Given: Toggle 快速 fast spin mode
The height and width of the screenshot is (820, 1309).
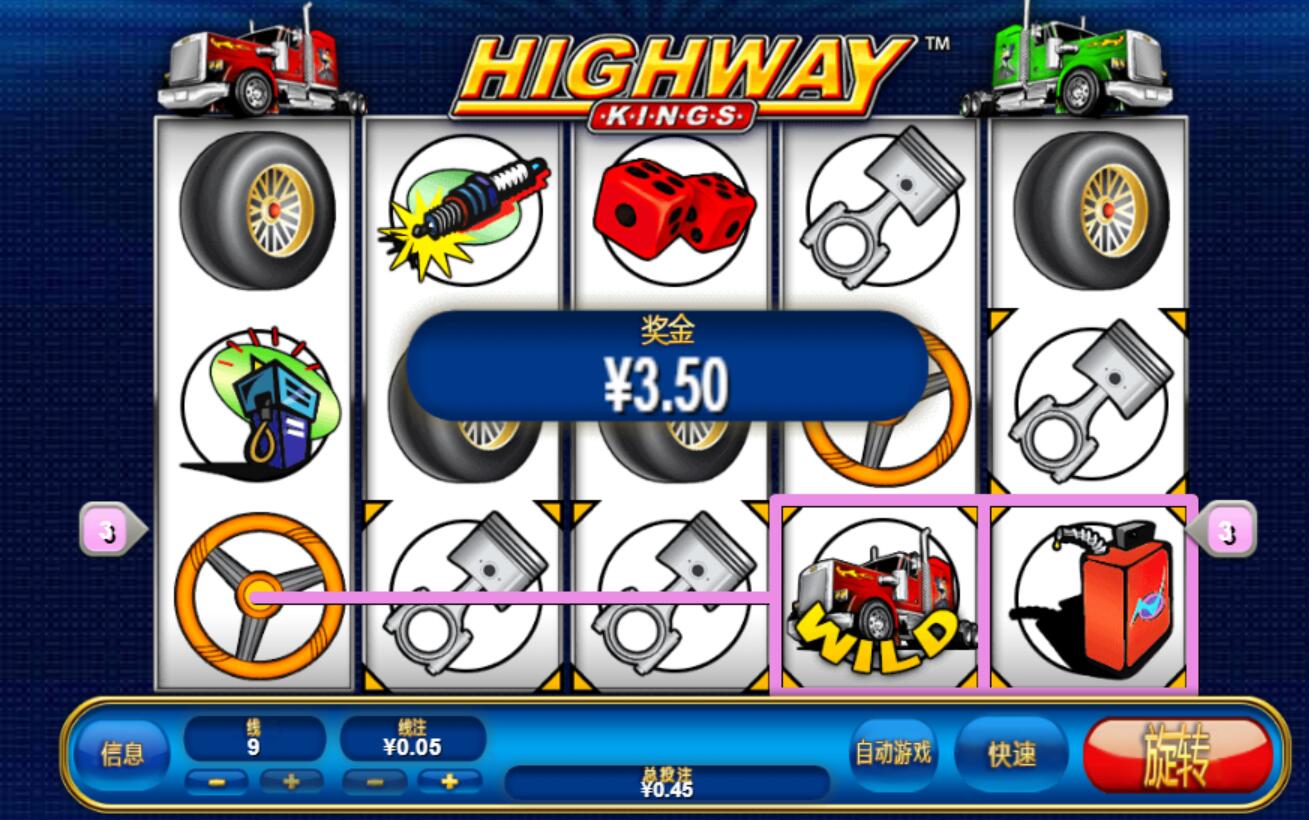Looking at the screenshot, I should point(1011,755).
